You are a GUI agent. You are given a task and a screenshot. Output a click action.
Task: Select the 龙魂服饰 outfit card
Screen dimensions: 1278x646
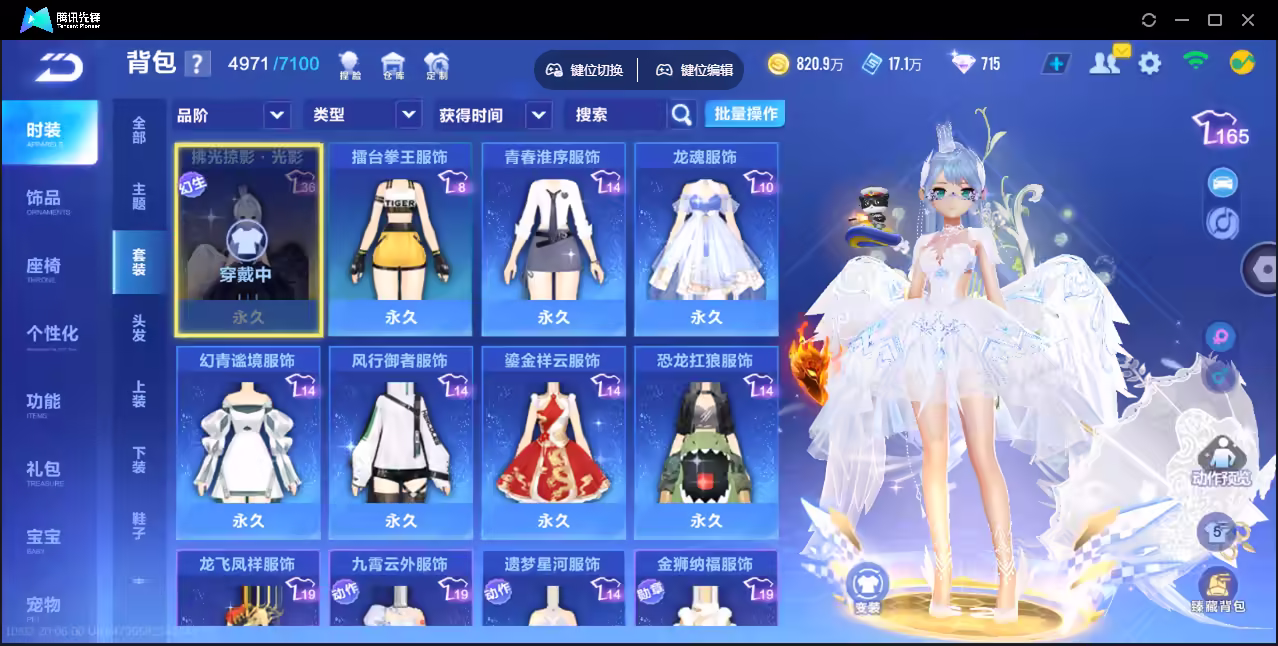pyautogui.click(x=706, y=240)
